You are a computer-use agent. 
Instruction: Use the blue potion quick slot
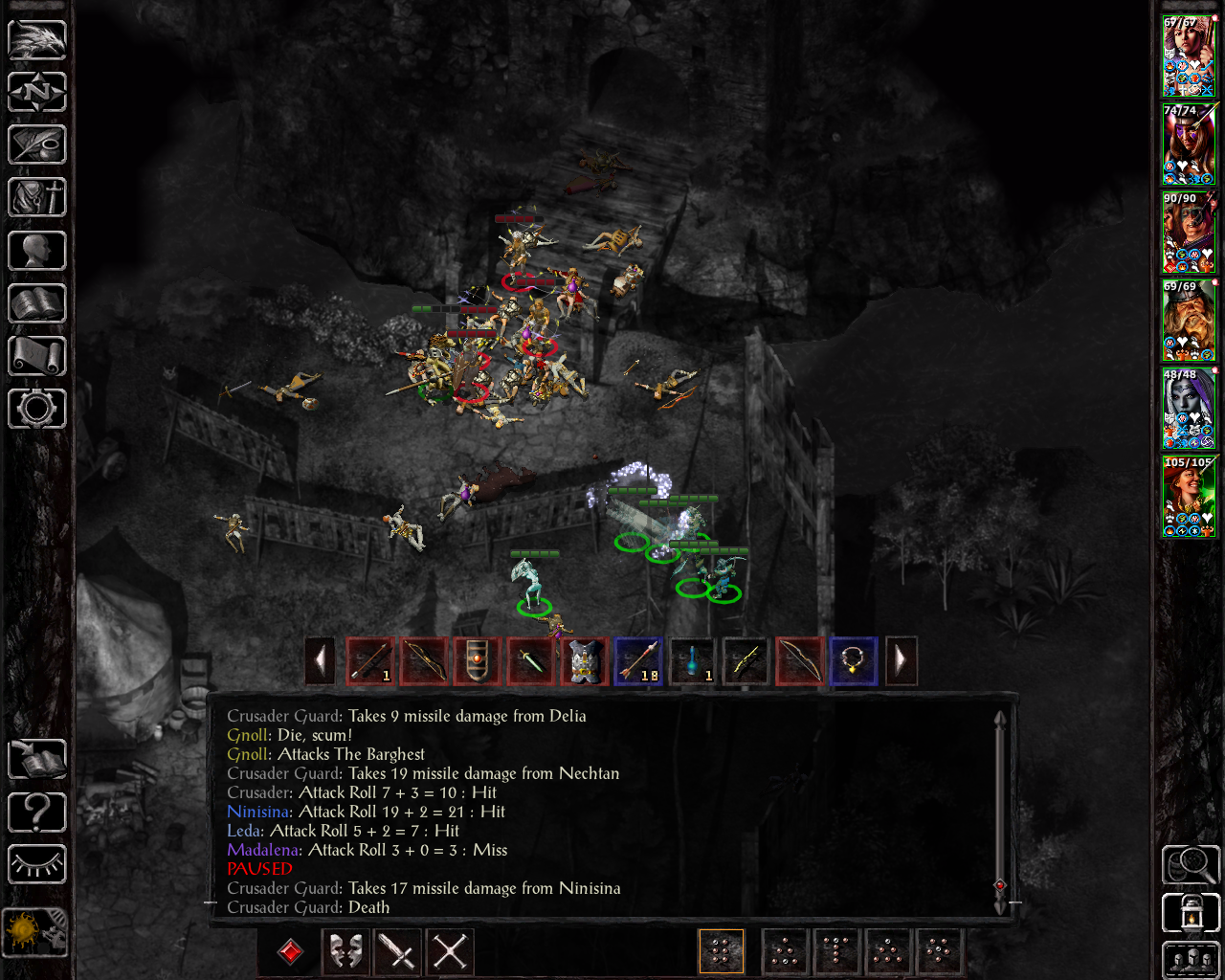tap(694, 661)
